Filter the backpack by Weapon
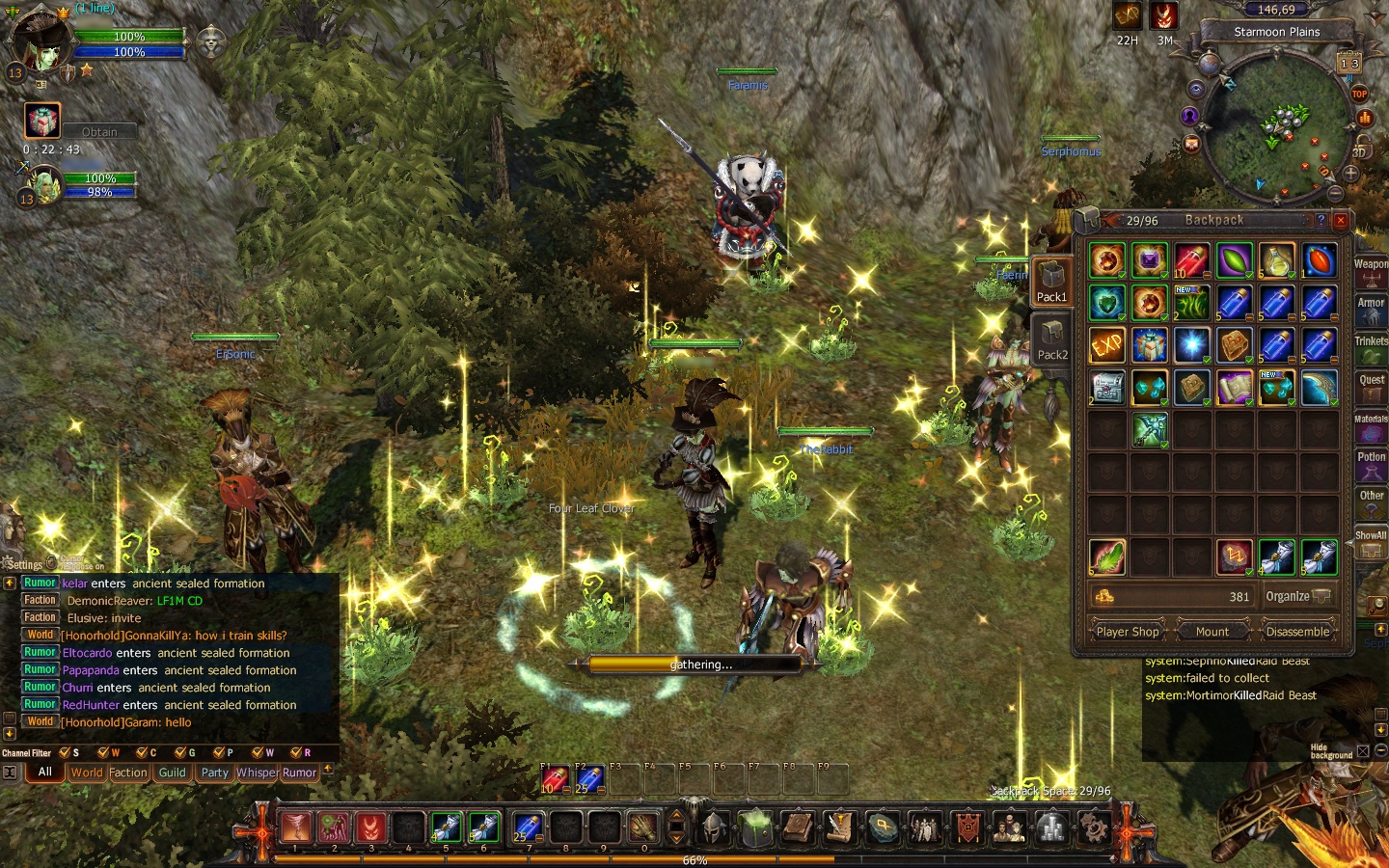Image resolution: width=1389 pixels, height=868 pixels. 1371,270
